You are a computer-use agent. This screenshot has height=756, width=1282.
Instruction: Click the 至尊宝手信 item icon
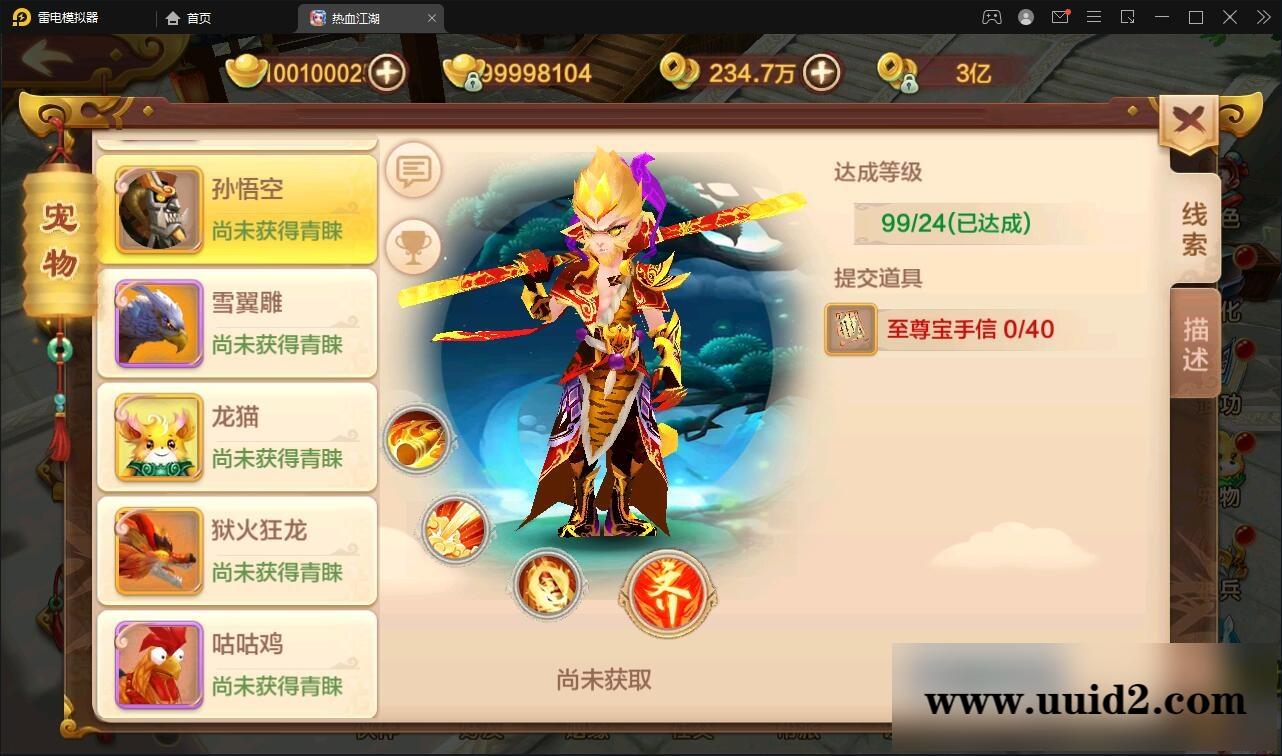849,330
